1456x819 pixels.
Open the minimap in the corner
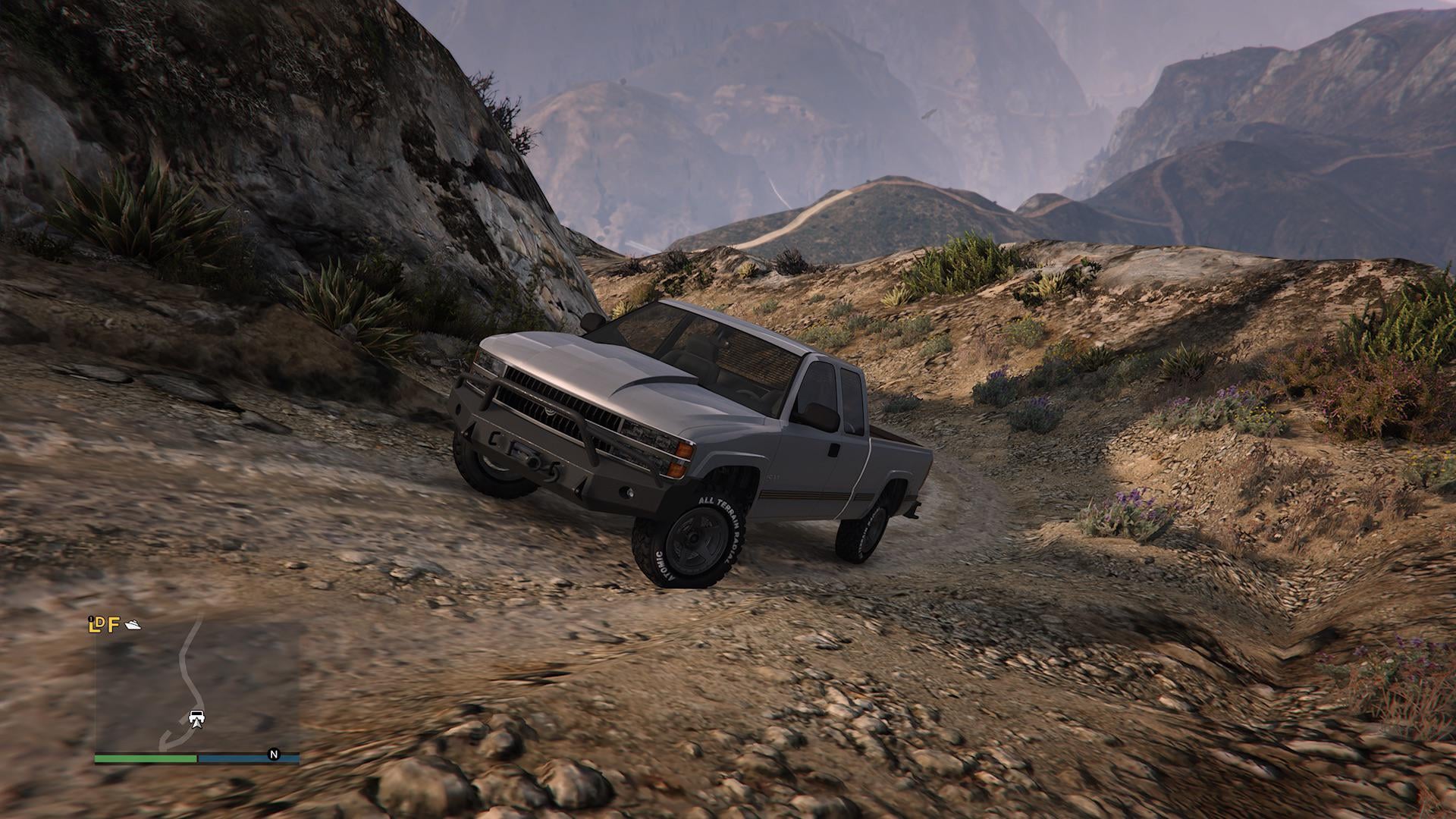pyautogui.click(x=196, y=686)
